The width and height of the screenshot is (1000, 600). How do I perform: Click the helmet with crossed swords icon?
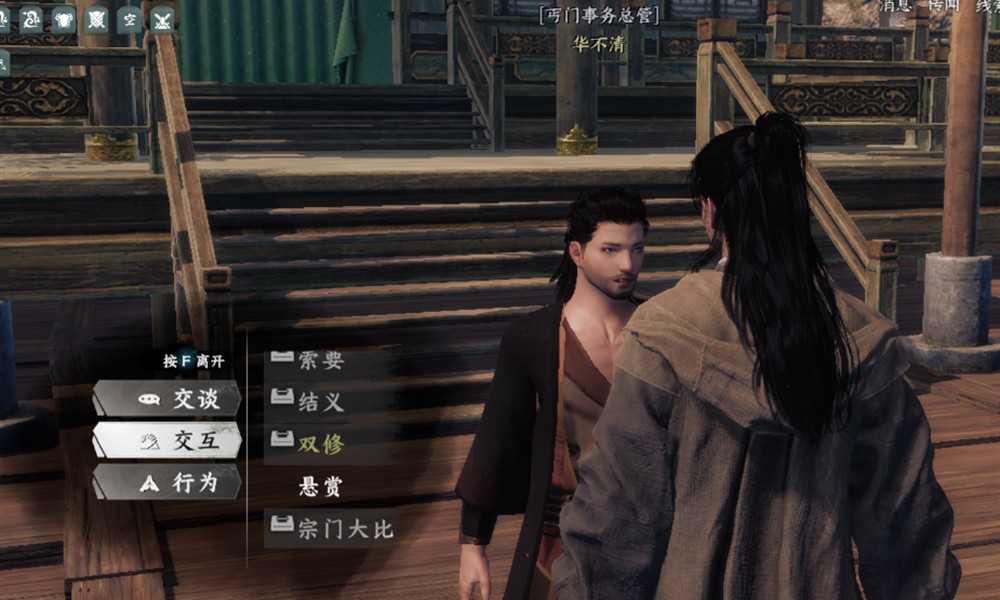coord(162,18)
